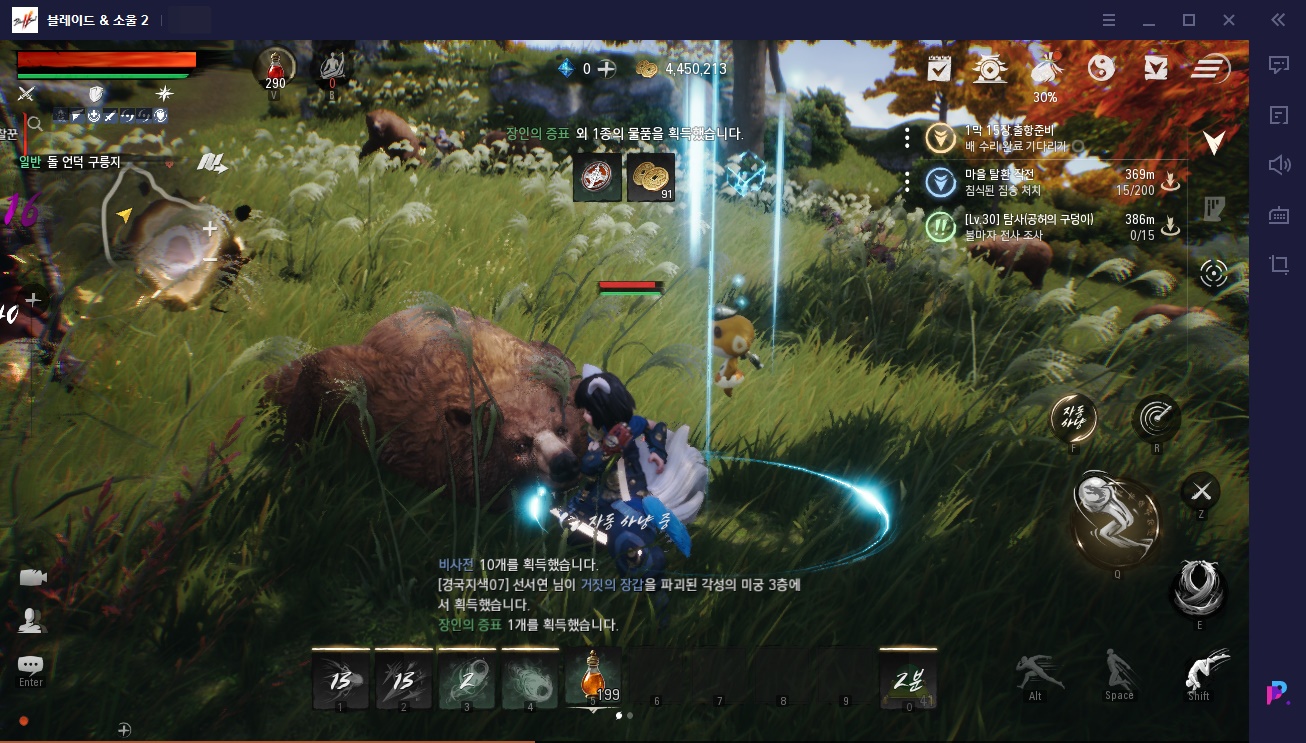Zoom out the minimap with minus button
The height and width of the screenshot is (743, 1306).
(210, 258)
